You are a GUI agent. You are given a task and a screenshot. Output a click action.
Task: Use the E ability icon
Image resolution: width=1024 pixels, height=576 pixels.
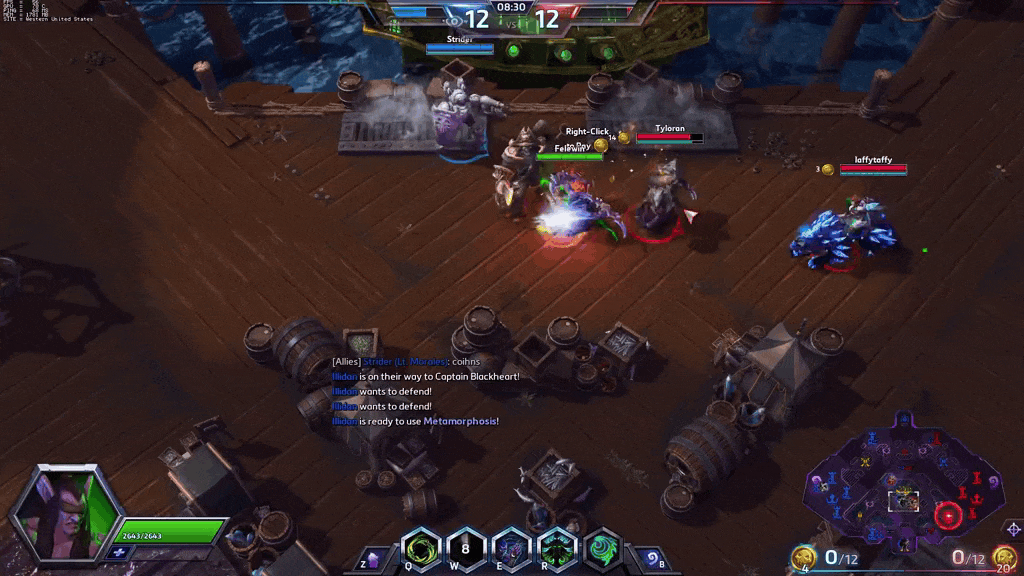511,549
